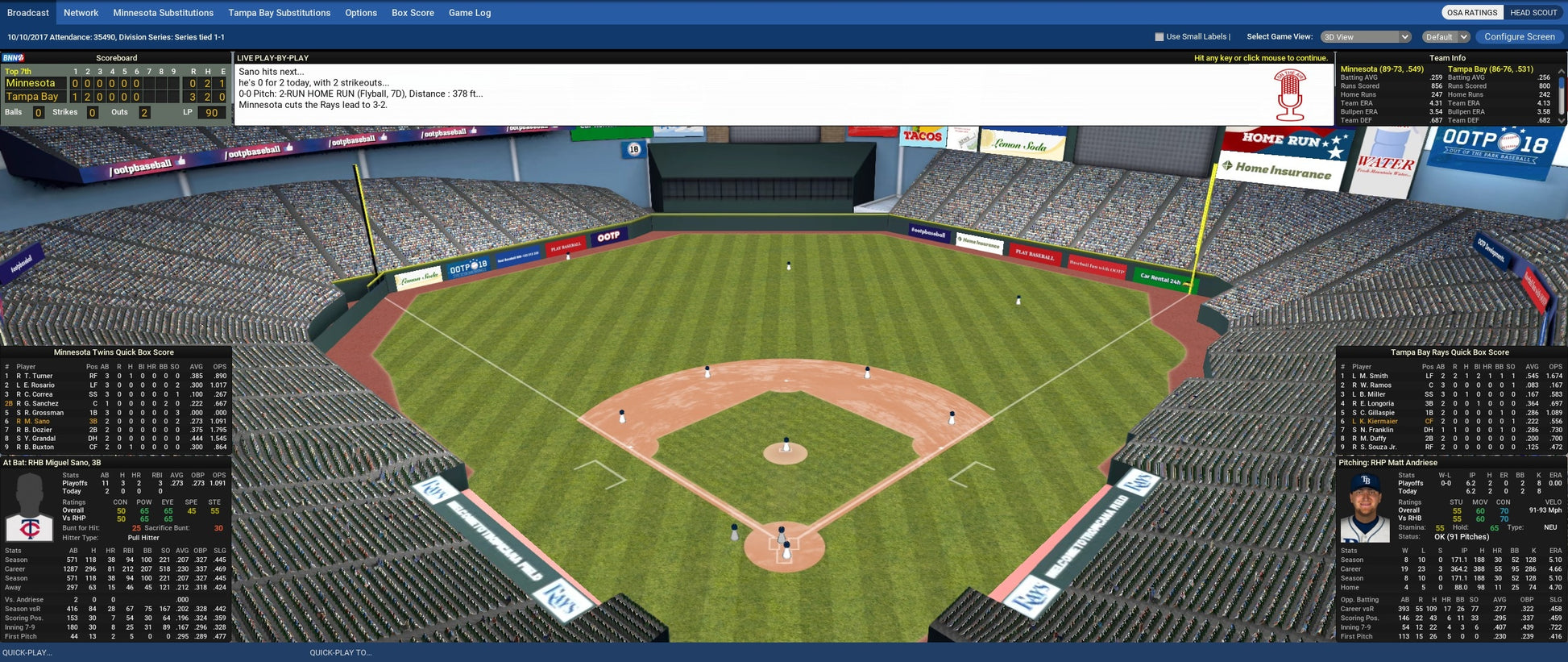Open the Network menu

click(81, 13)
